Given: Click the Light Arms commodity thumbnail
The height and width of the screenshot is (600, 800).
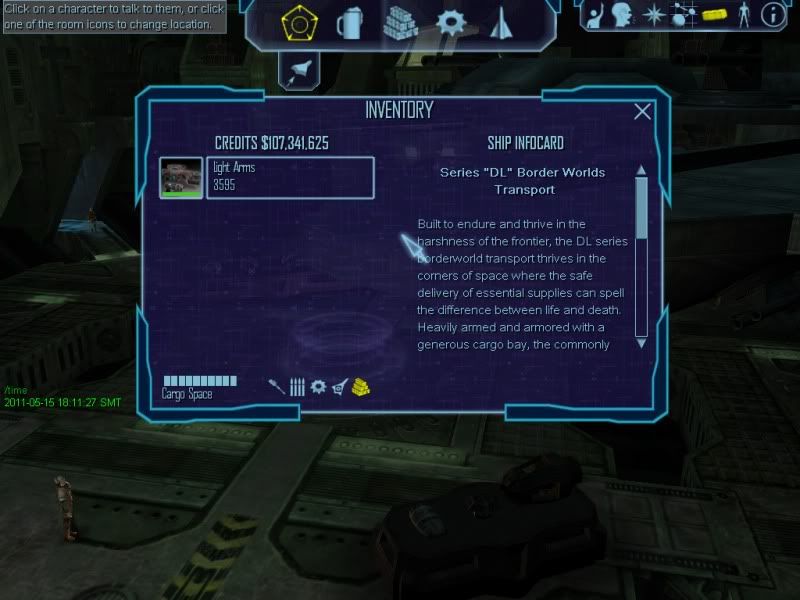Looking at the screenshot, I should click(x=181, y=177).
